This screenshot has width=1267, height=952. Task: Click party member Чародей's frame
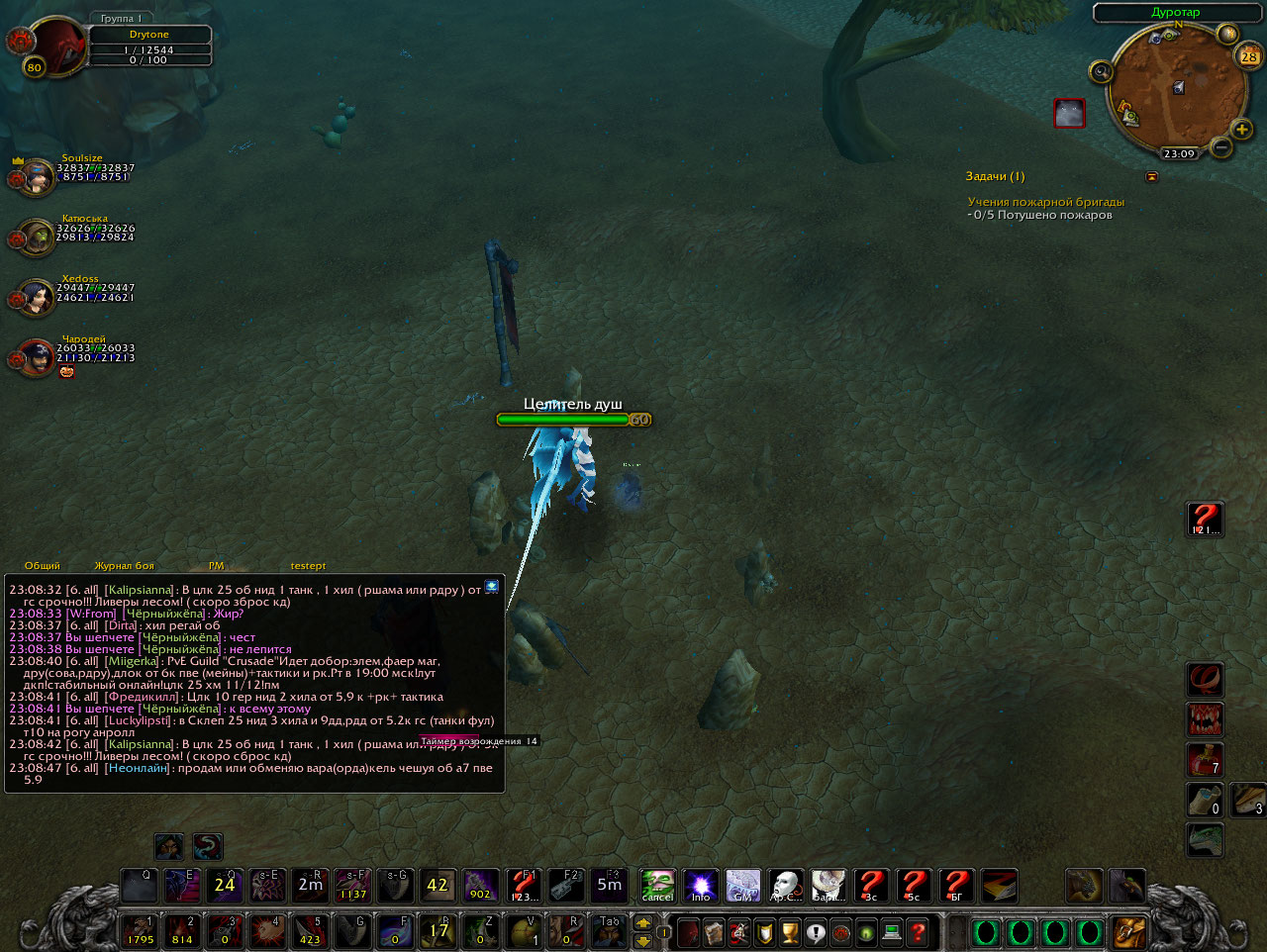tap(37, 358)
